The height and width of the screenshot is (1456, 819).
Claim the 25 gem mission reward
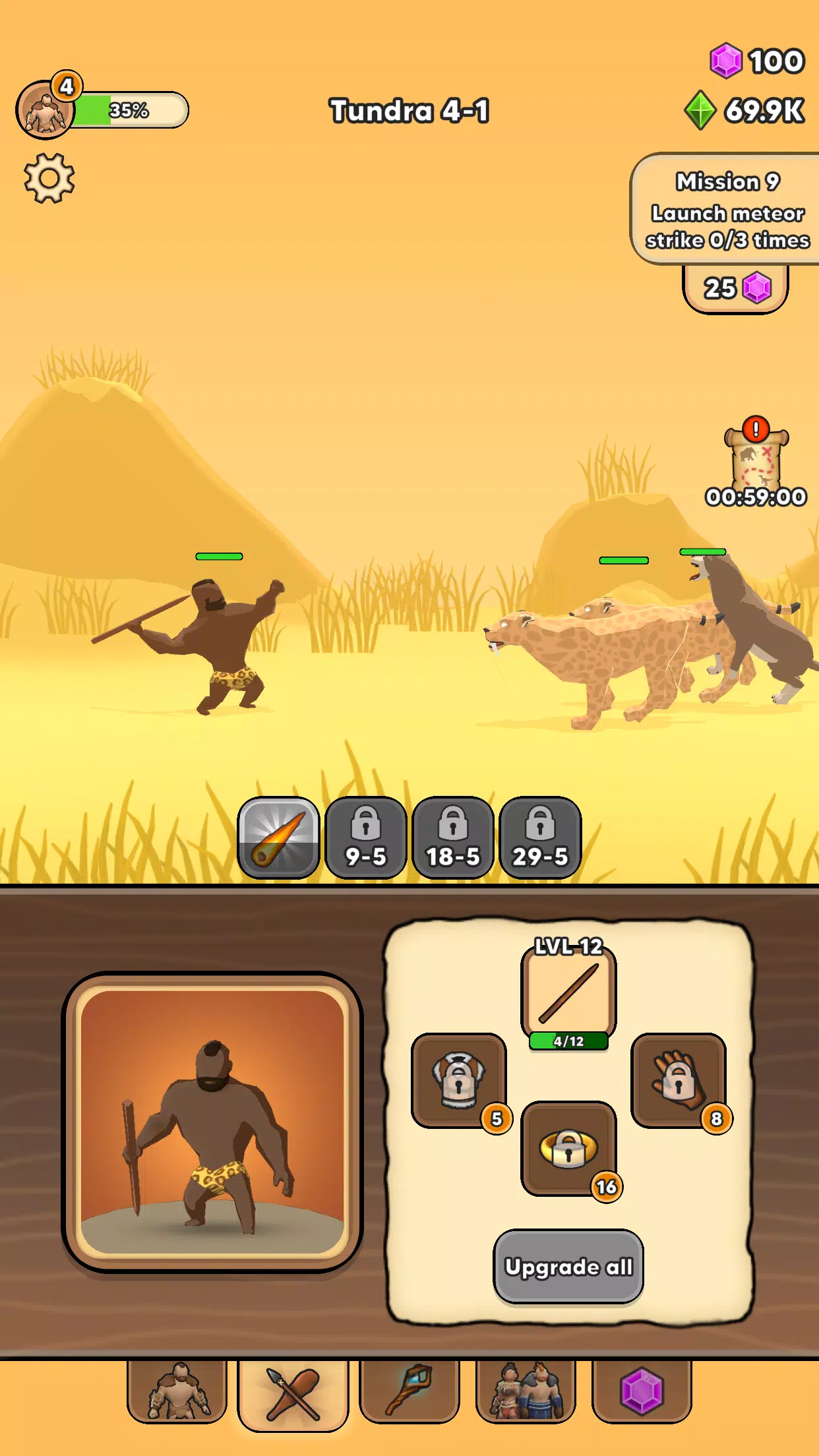tap(735, 288)
